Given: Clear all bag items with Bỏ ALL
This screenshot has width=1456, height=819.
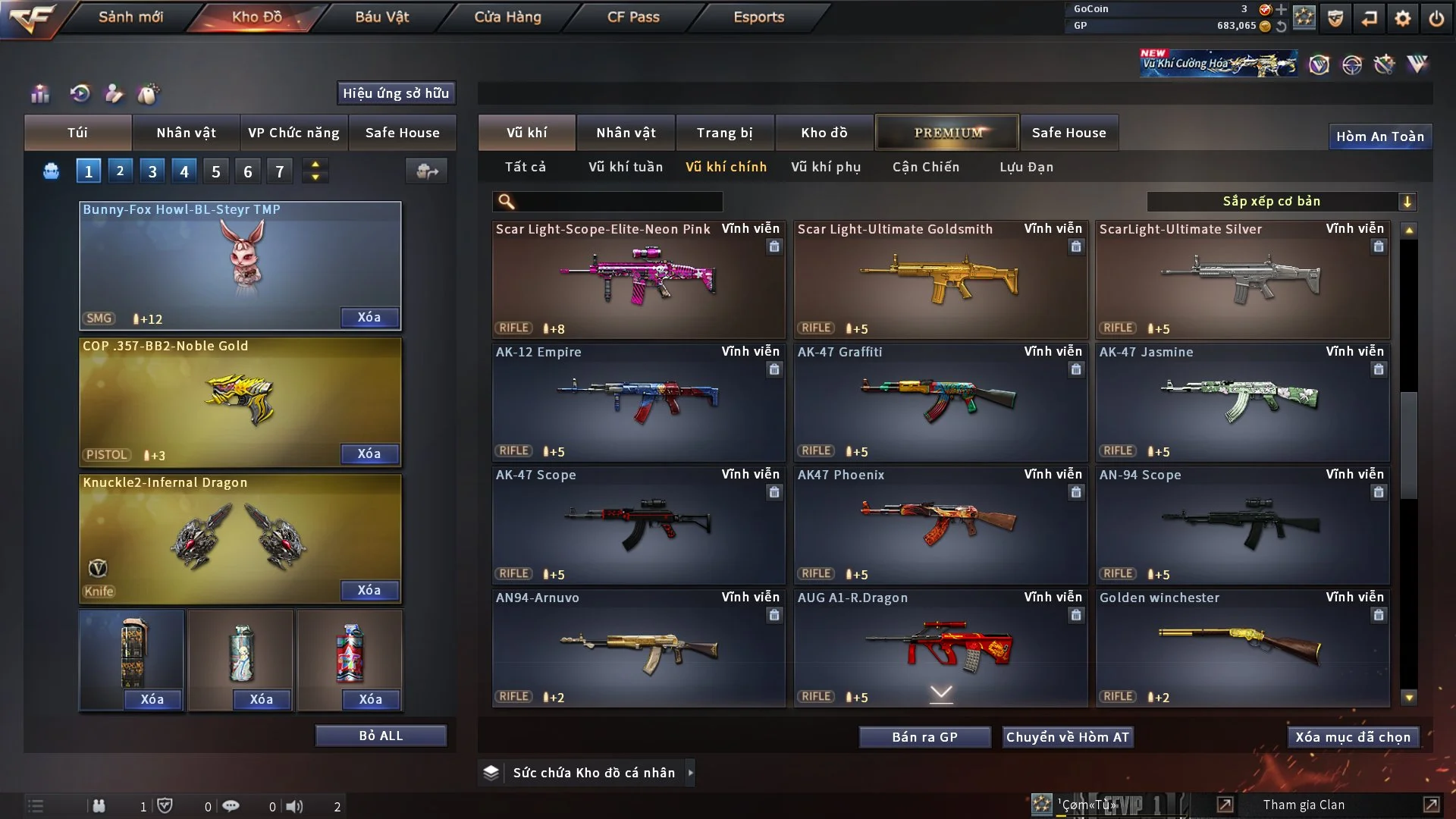Looking at the screenshot, I should click(381, 736).
